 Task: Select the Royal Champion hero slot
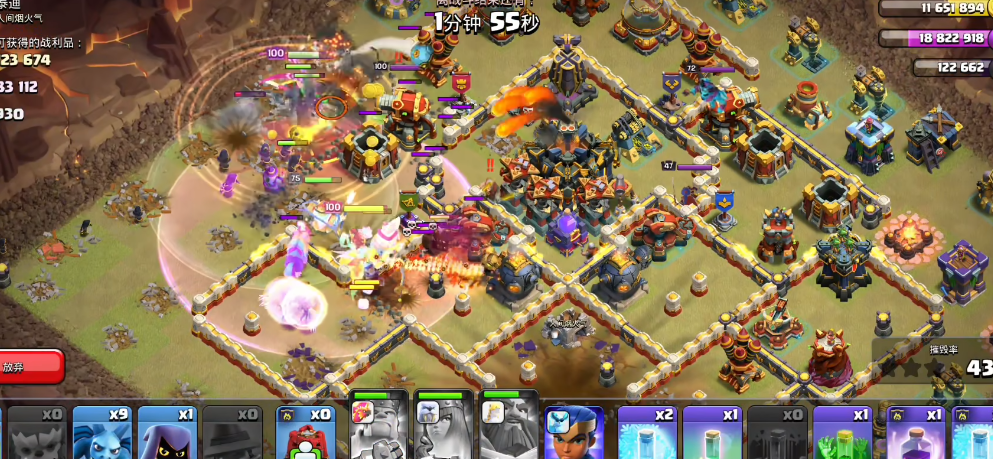coord(574,432)
